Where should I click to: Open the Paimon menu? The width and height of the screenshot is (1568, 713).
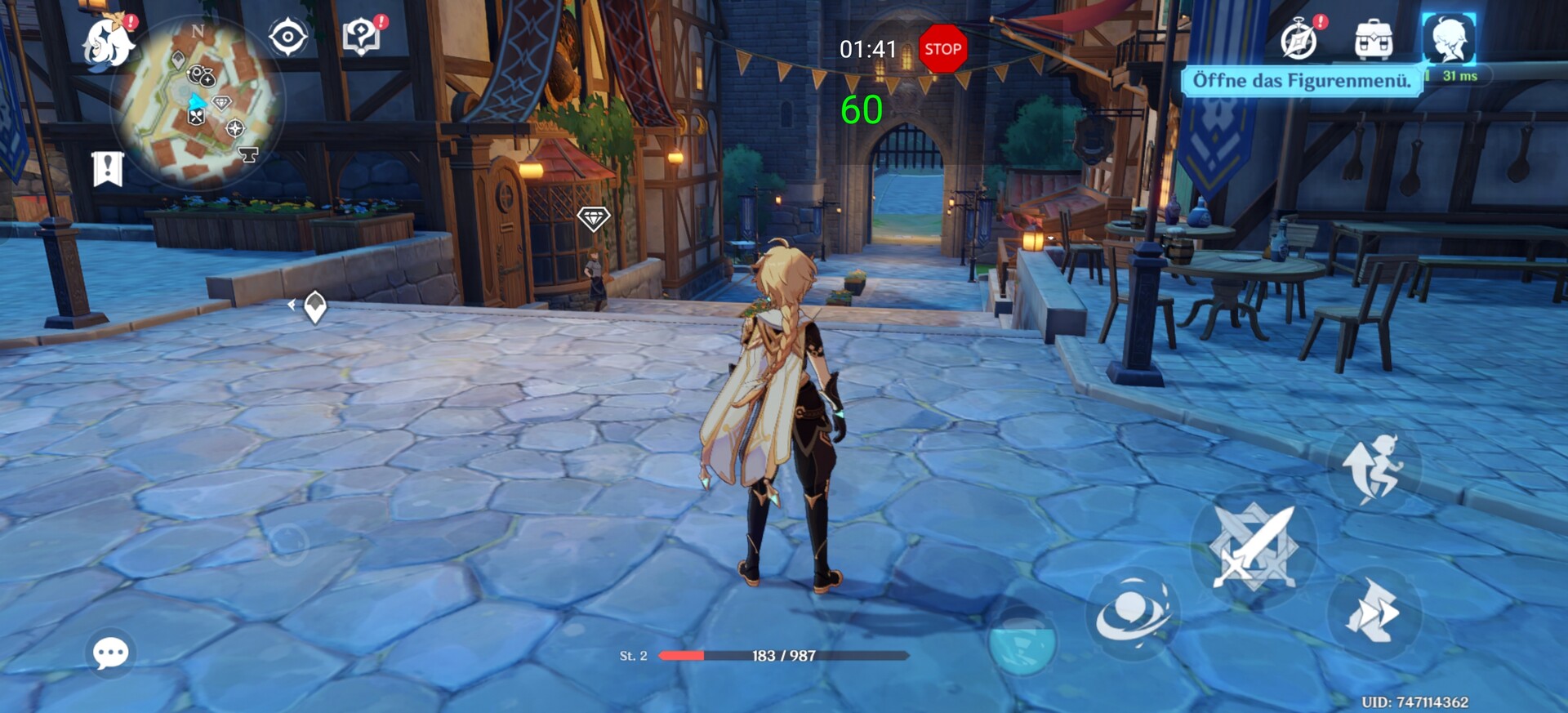coord(109,42)
